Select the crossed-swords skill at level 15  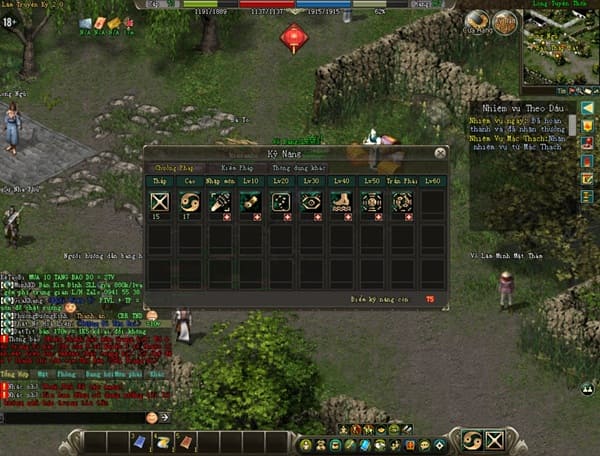click(156, 201)
